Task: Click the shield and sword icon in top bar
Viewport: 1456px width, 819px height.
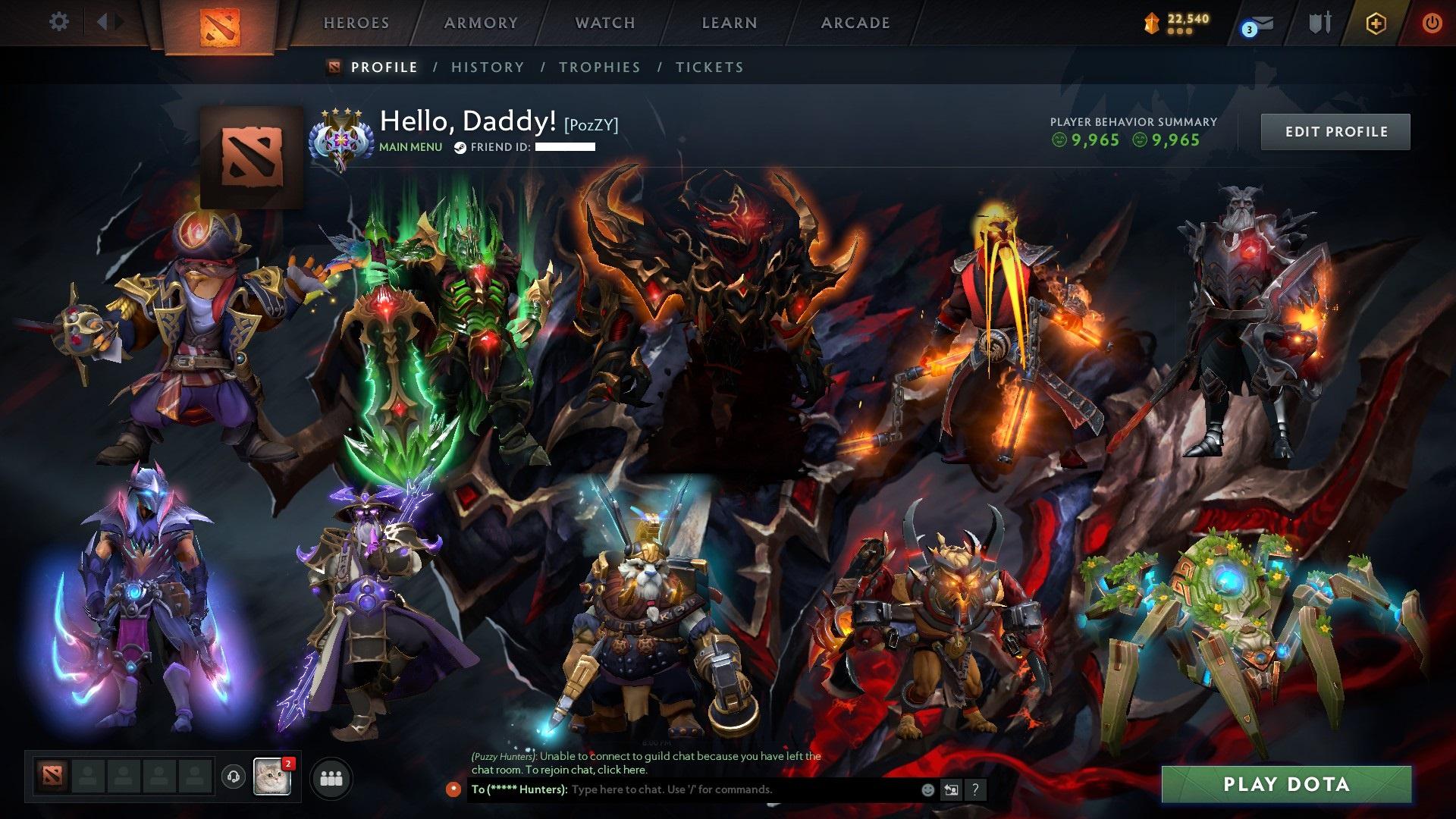Action: click(1319, 23)
